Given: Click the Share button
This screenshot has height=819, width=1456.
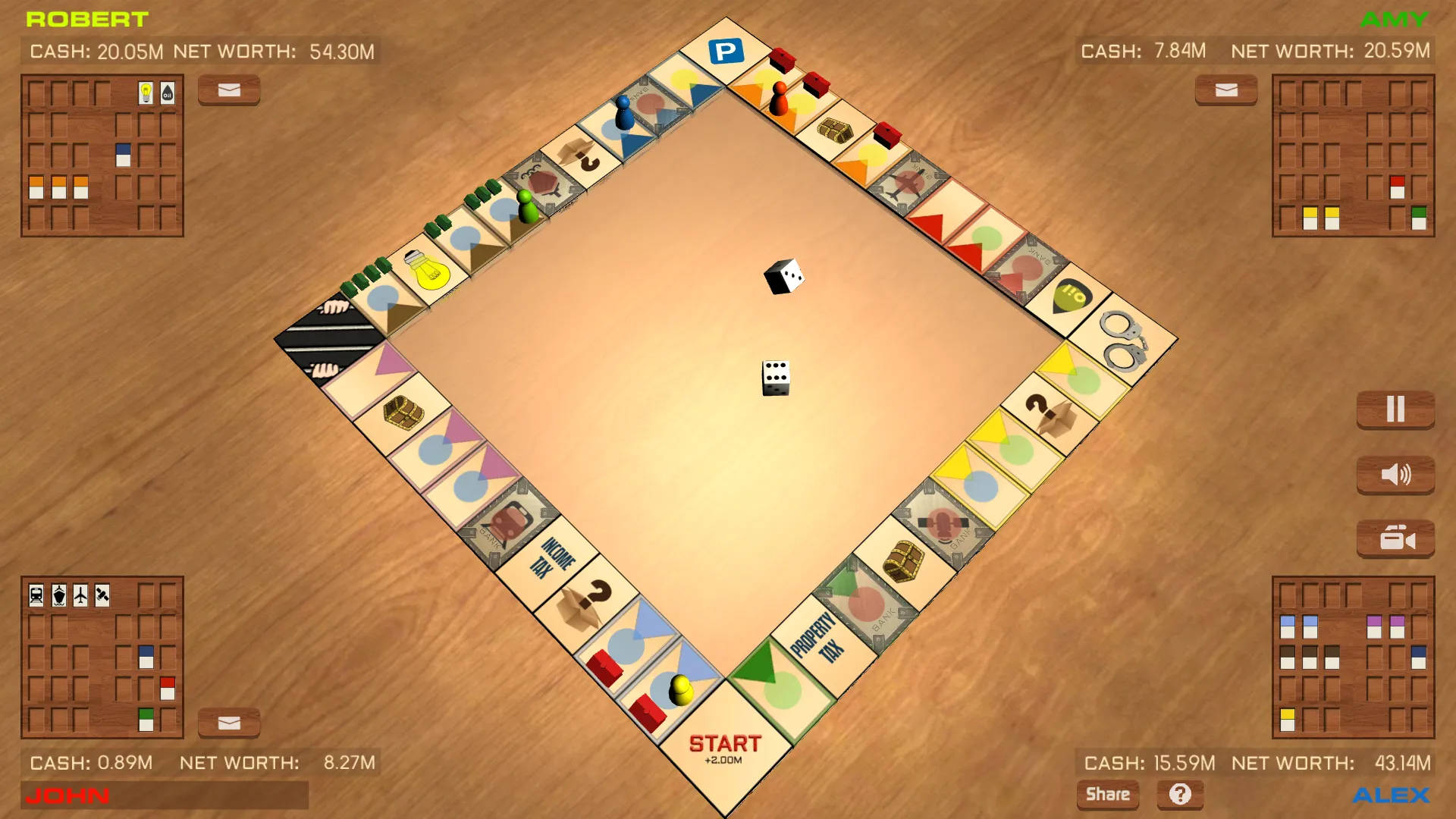Looking at the screenshot, I should coord(1108,794).
